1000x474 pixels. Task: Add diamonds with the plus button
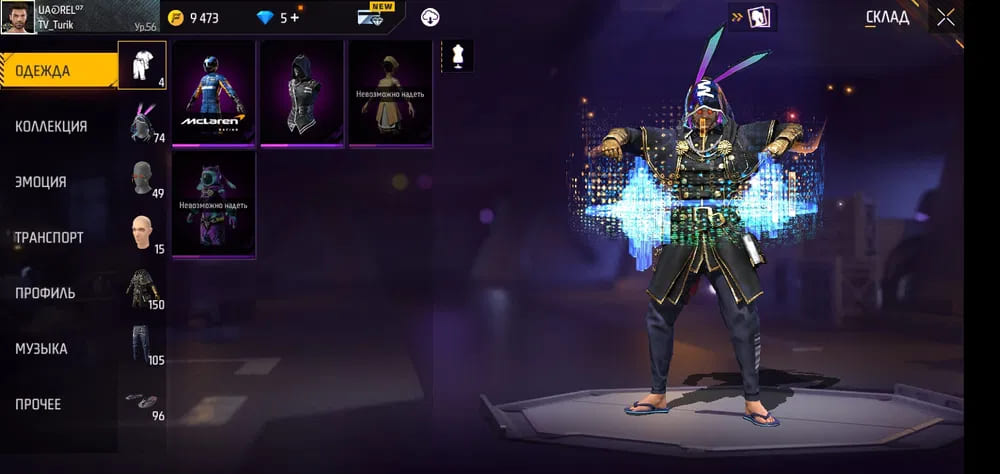coord(294,18)
